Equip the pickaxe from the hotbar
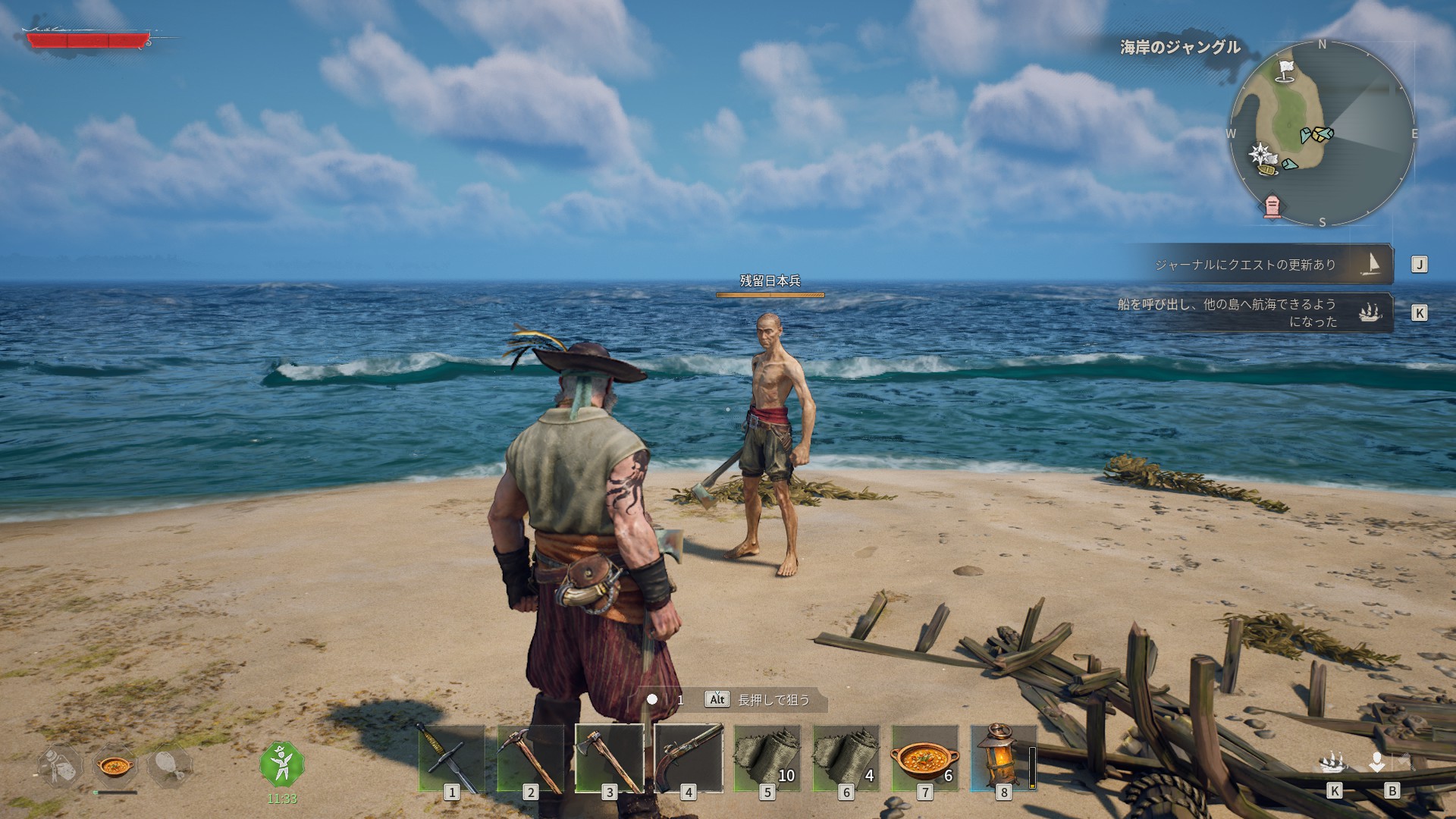The height and width of the screenshot is (819, 1456). coord(530,758)
